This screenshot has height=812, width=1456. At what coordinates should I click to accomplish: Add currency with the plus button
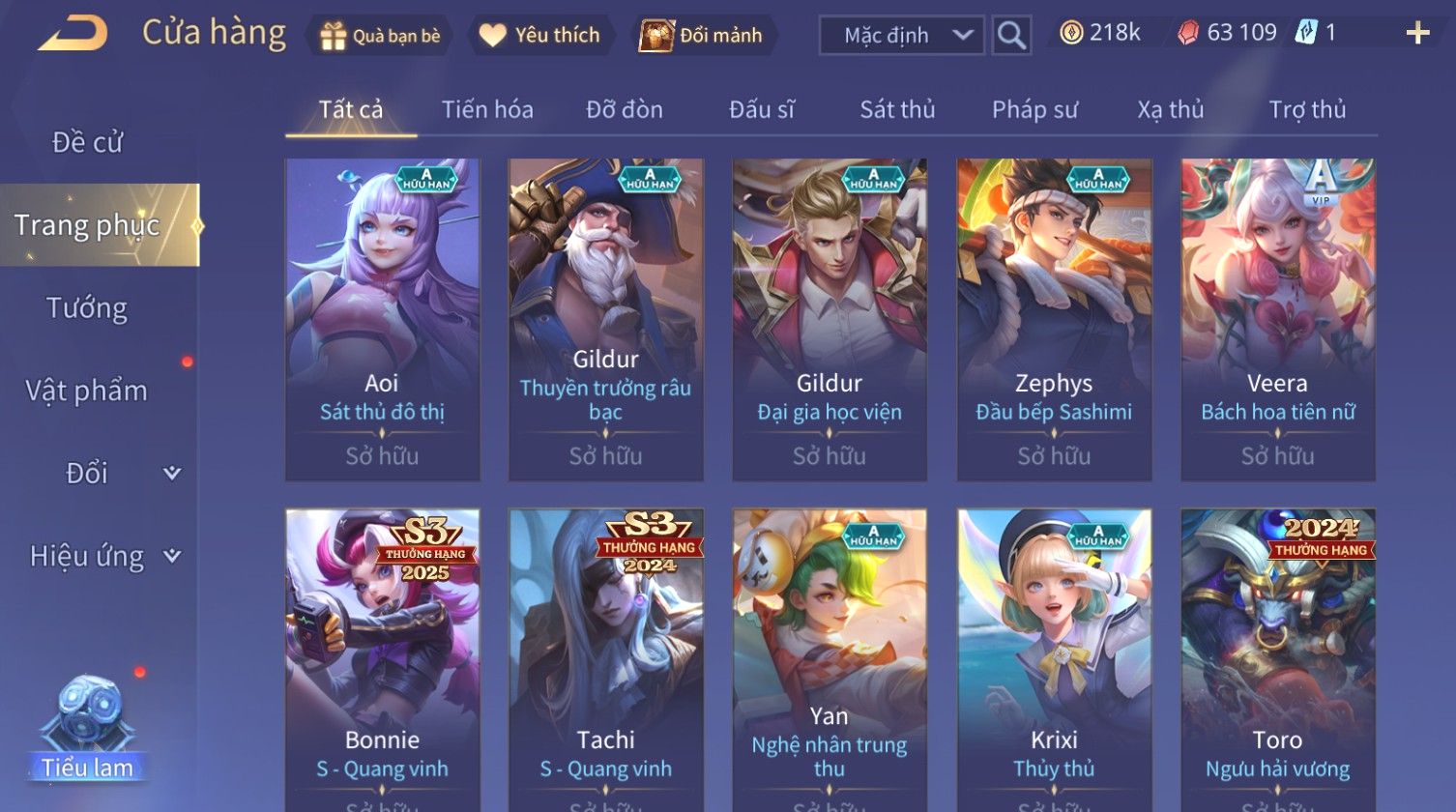pyautogui.click(x=1417, y=34)
